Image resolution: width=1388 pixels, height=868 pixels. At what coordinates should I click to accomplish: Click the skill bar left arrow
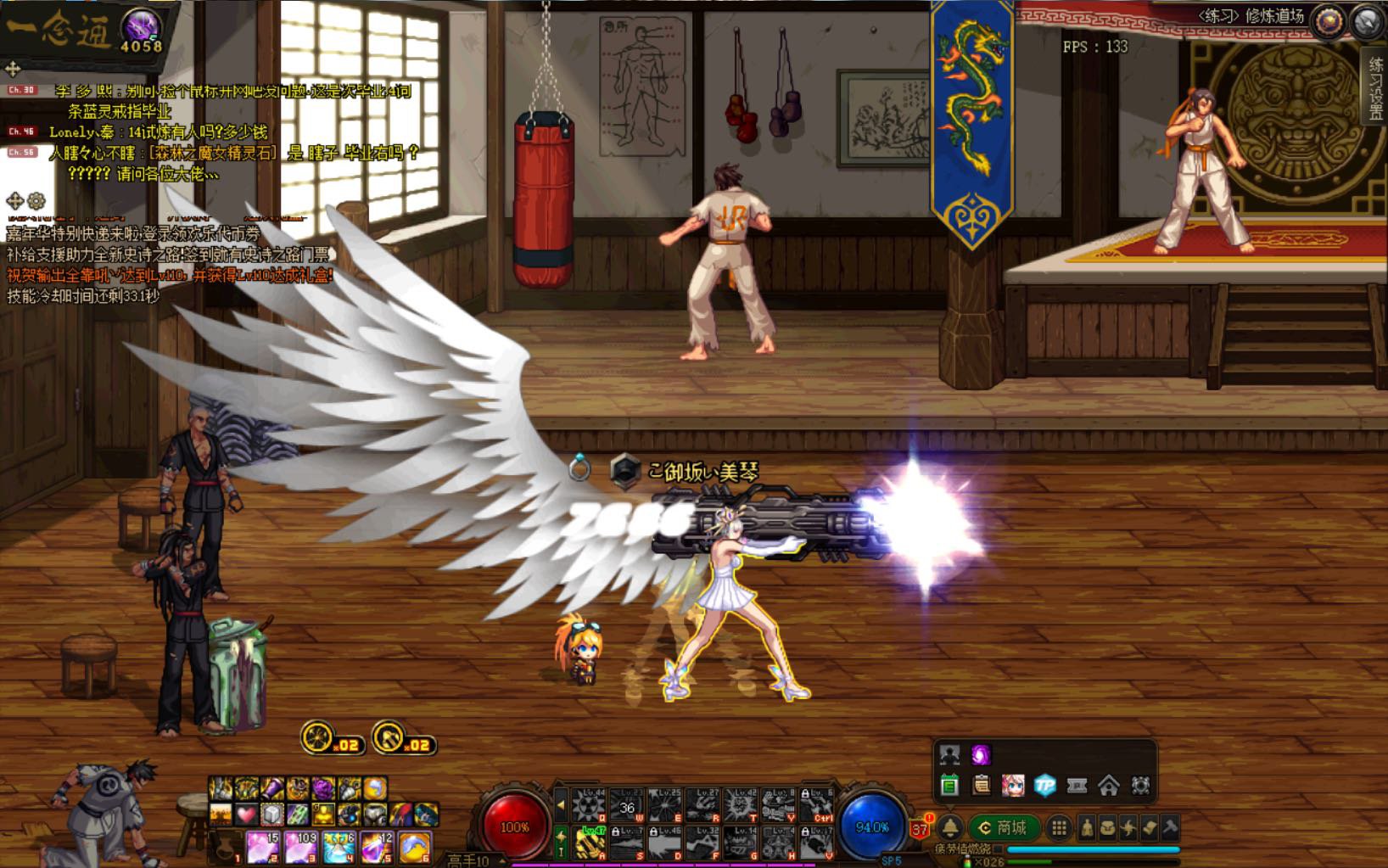pyautogui.click(x=561, y=804)
